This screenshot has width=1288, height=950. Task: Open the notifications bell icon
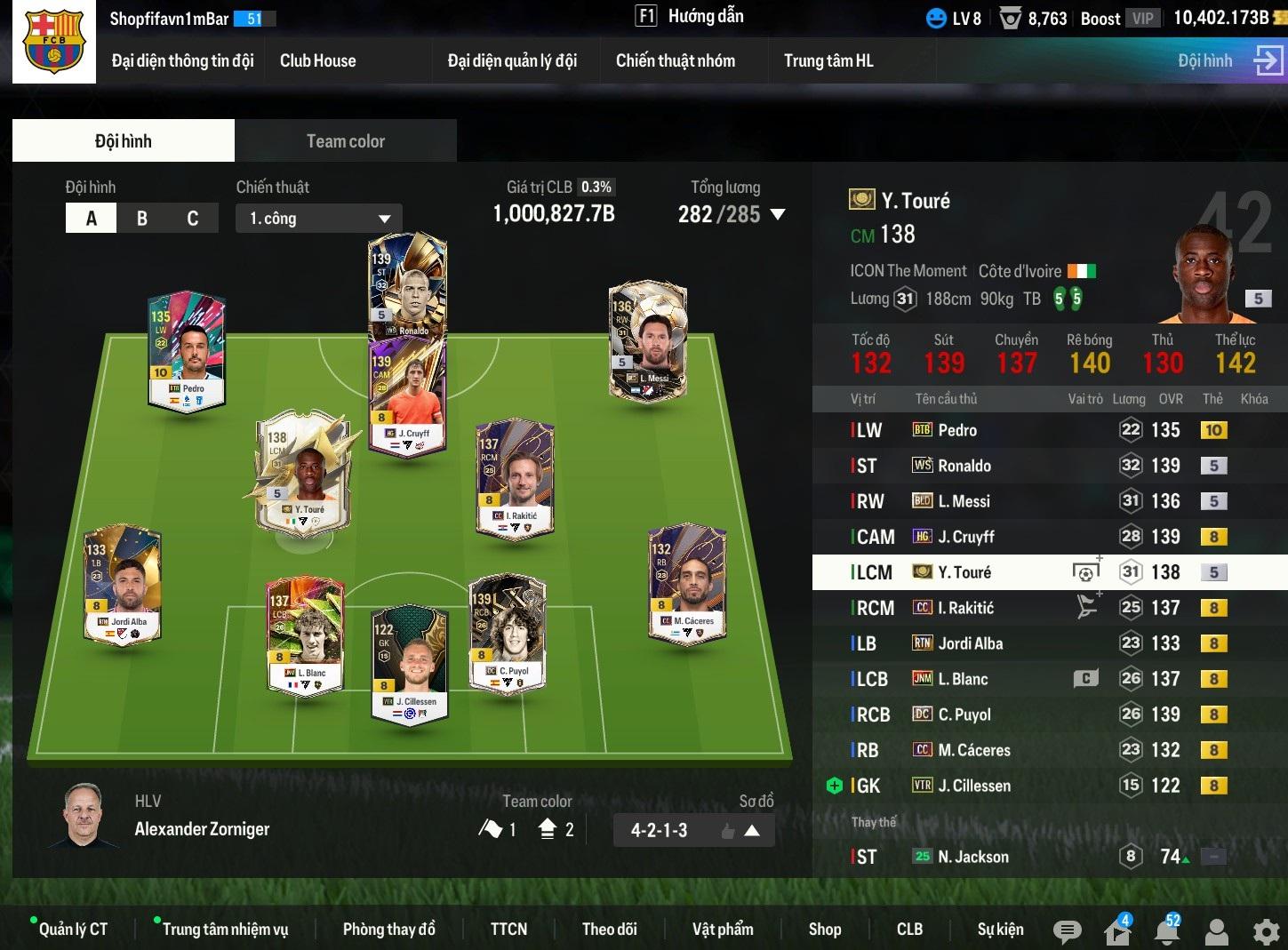coord(1166,930)
